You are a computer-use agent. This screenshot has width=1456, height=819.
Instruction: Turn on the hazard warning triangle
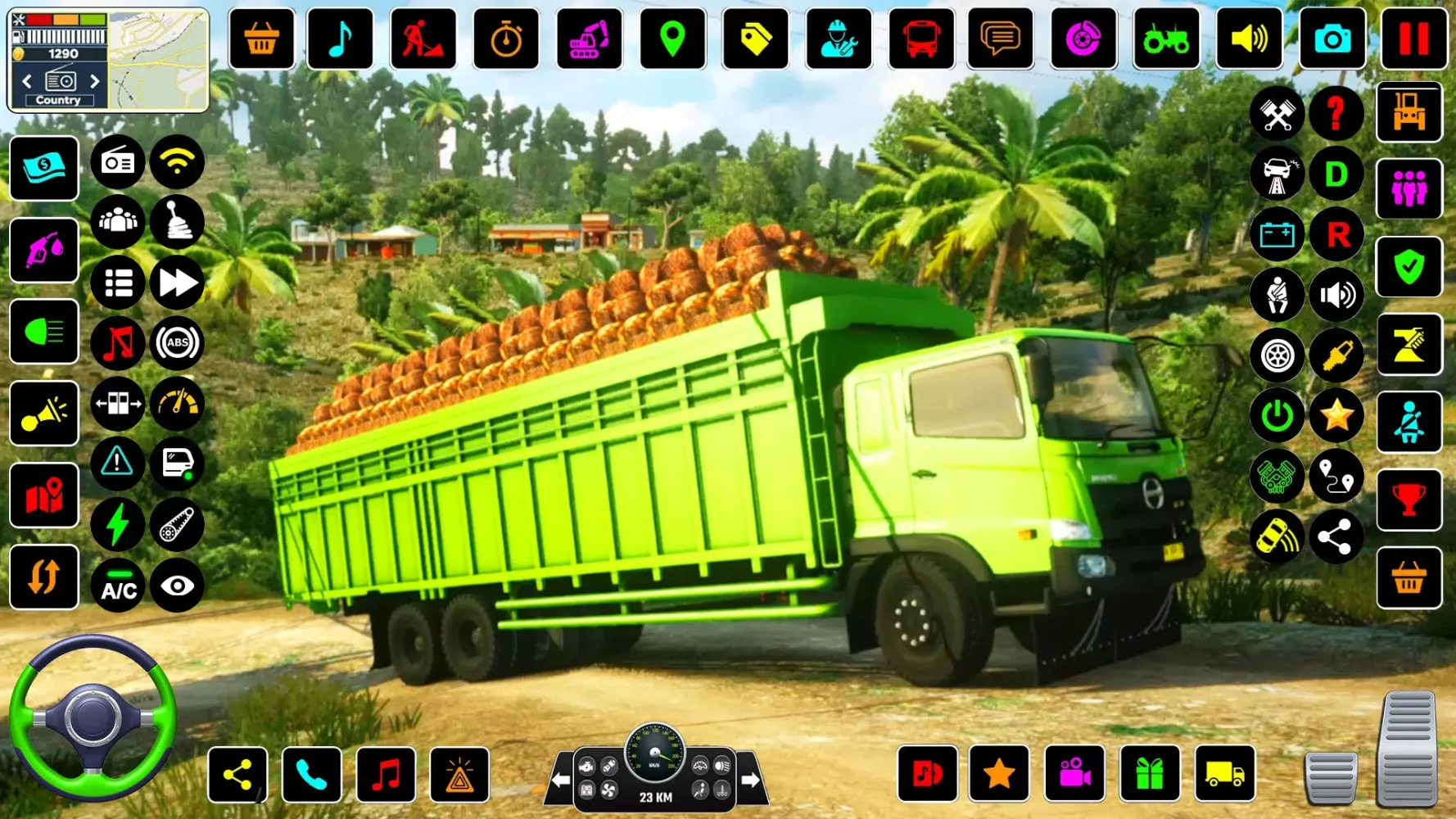pos(118,464)
